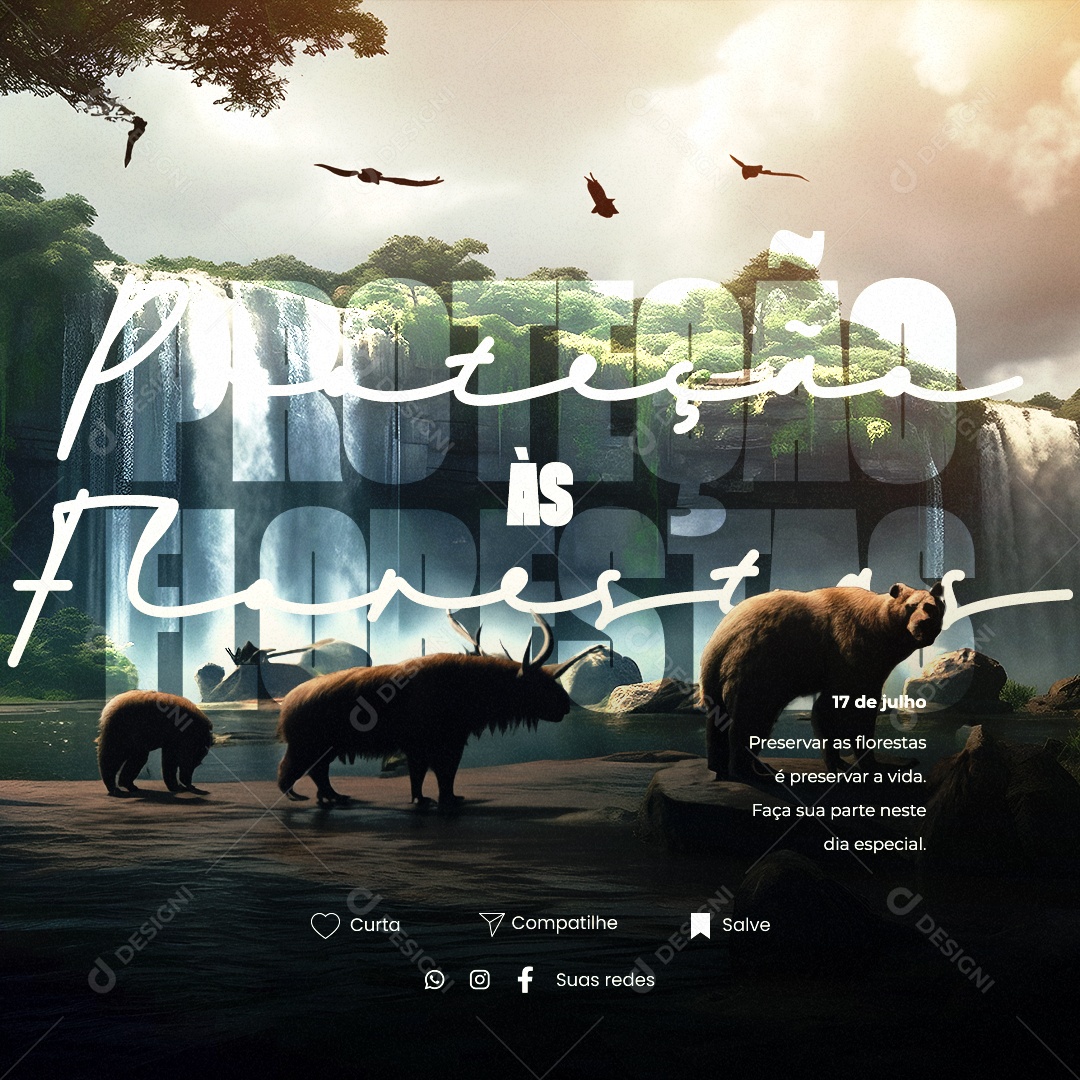Select the Compartilhe paper plane icon
The image size is (1080, 1080).
(x=491, y=924)
